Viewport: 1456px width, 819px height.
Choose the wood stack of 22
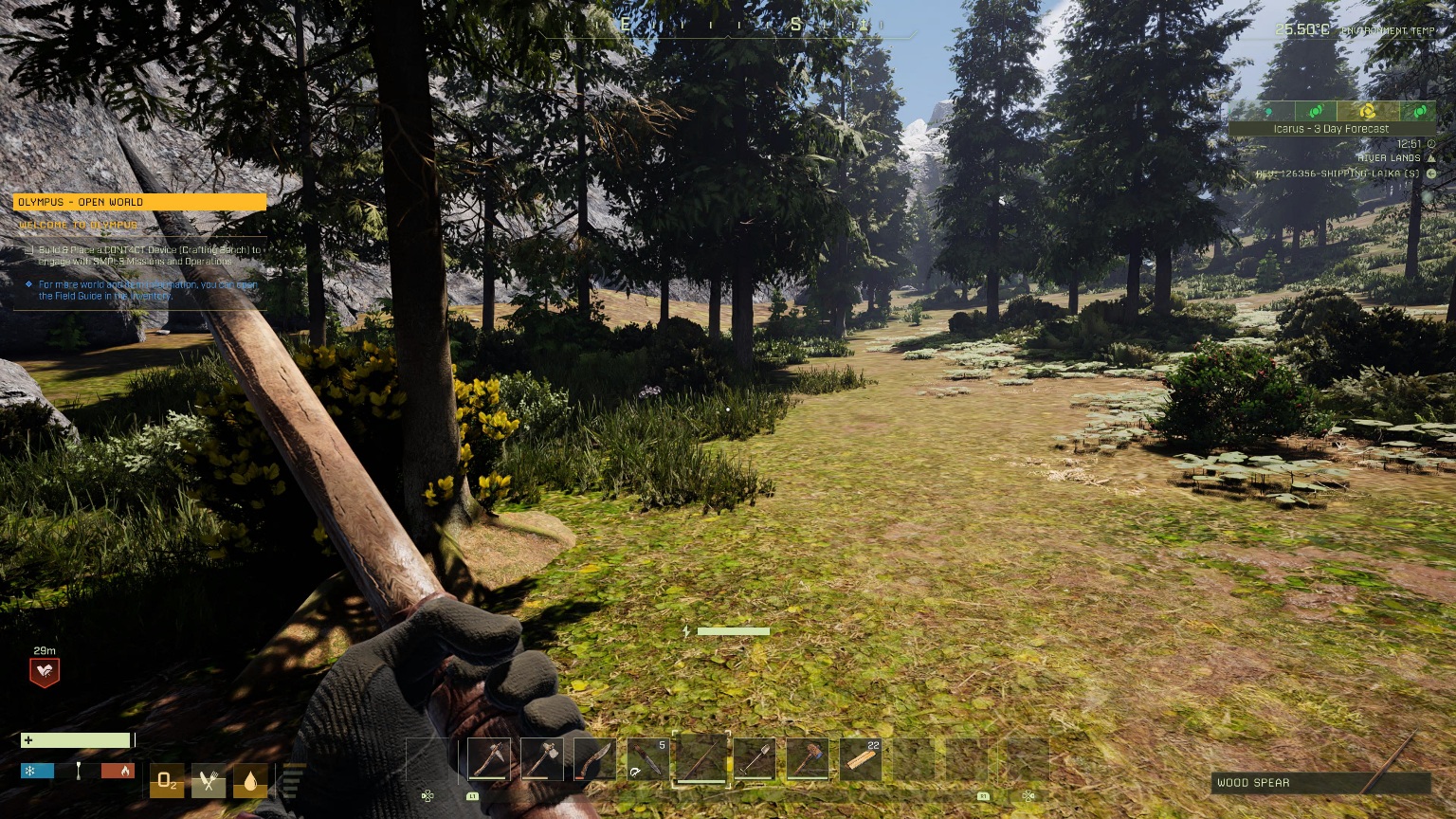click(861, 759)
